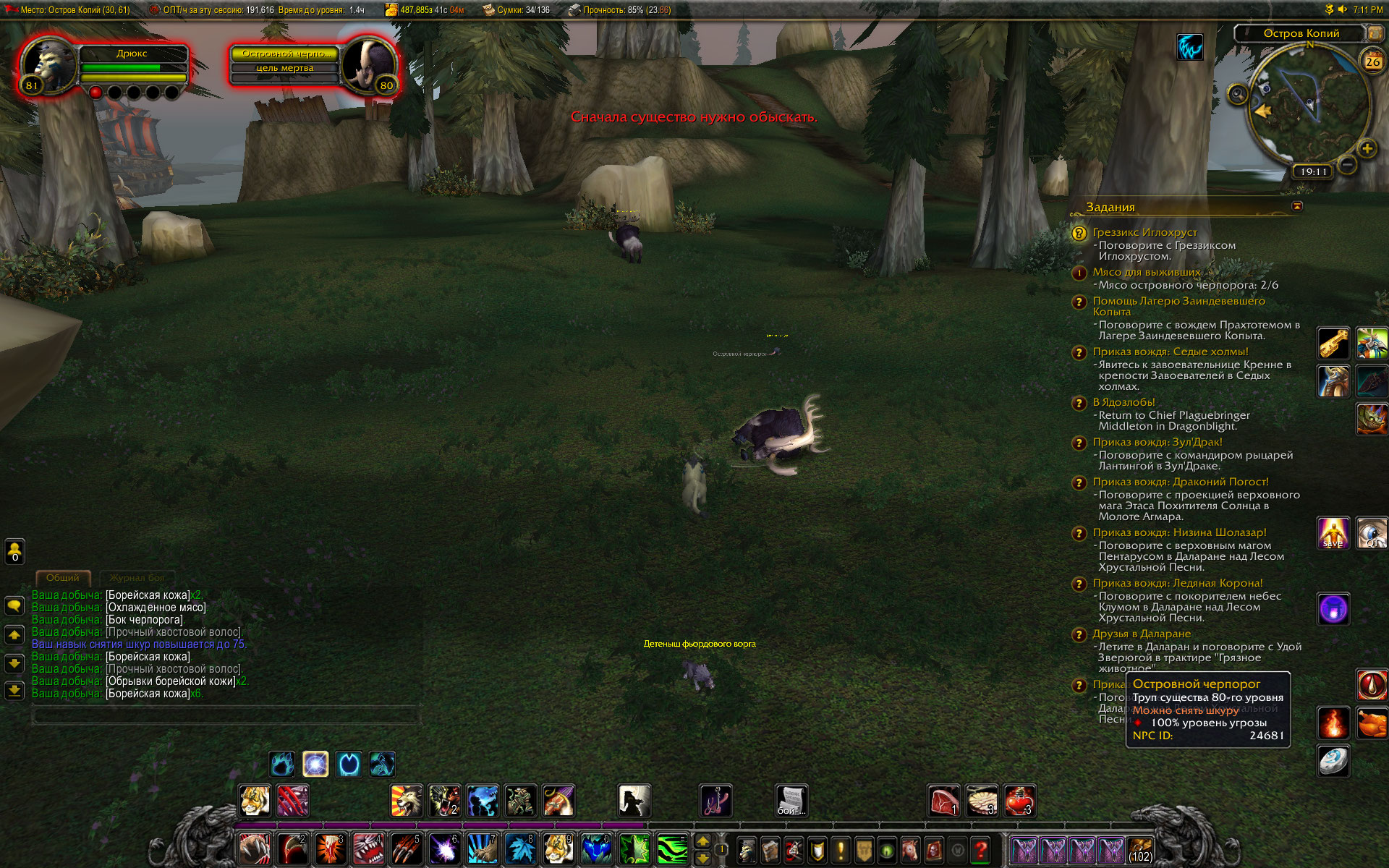Switch to the 'Журнал боя' chat tab

pyautogui.click(x=137, y=578)
